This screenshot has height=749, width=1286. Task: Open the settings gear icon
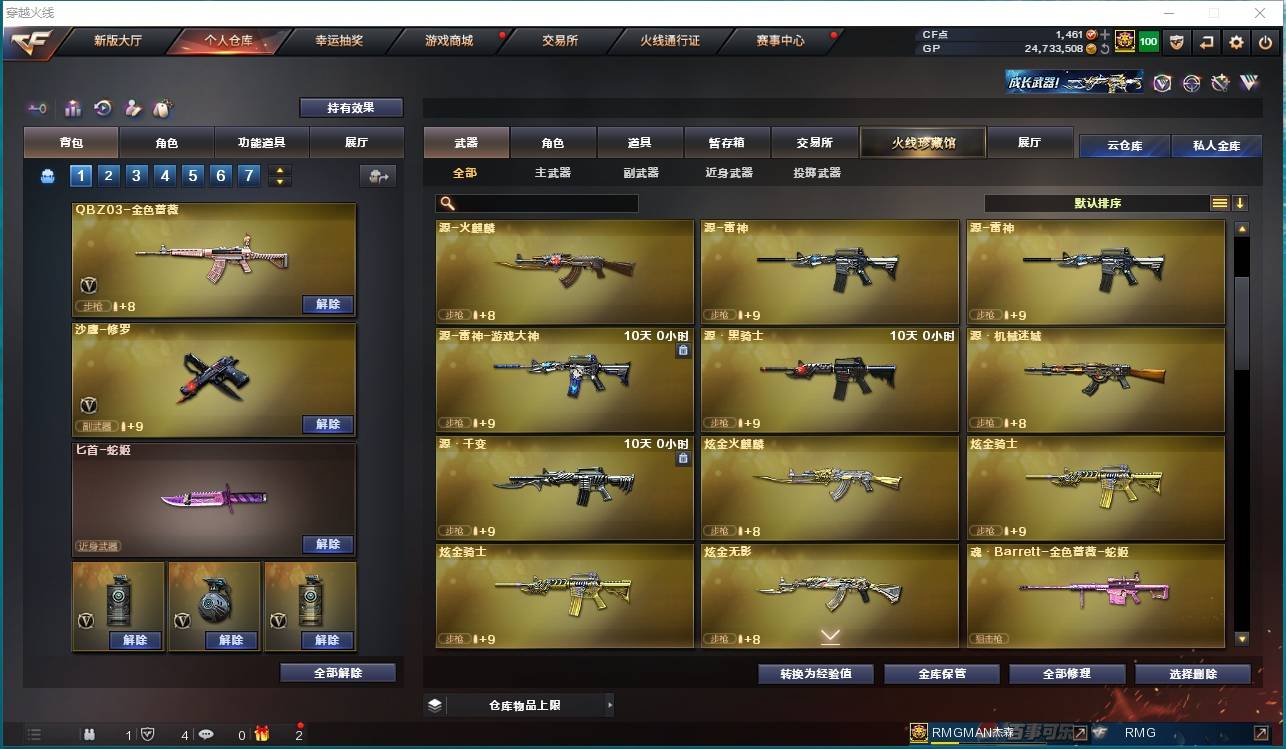tap(1237, 42)
